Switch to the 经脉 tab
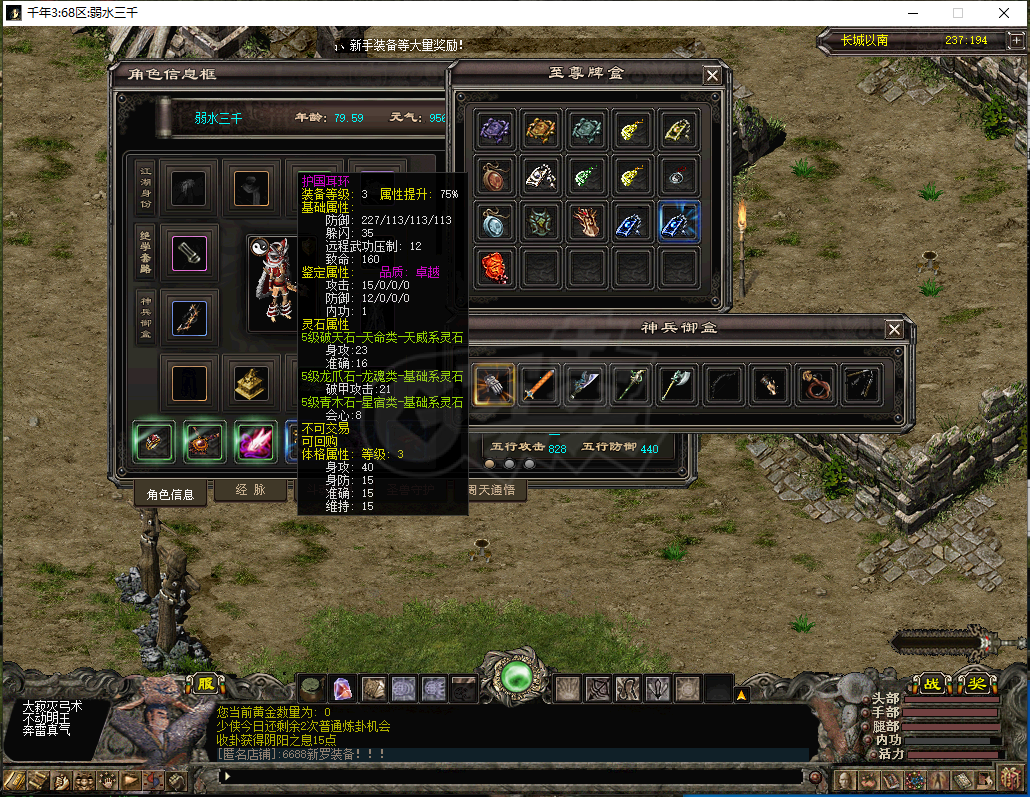The height and width of the screenshot is (797, 1030). [x=250, y=491]
